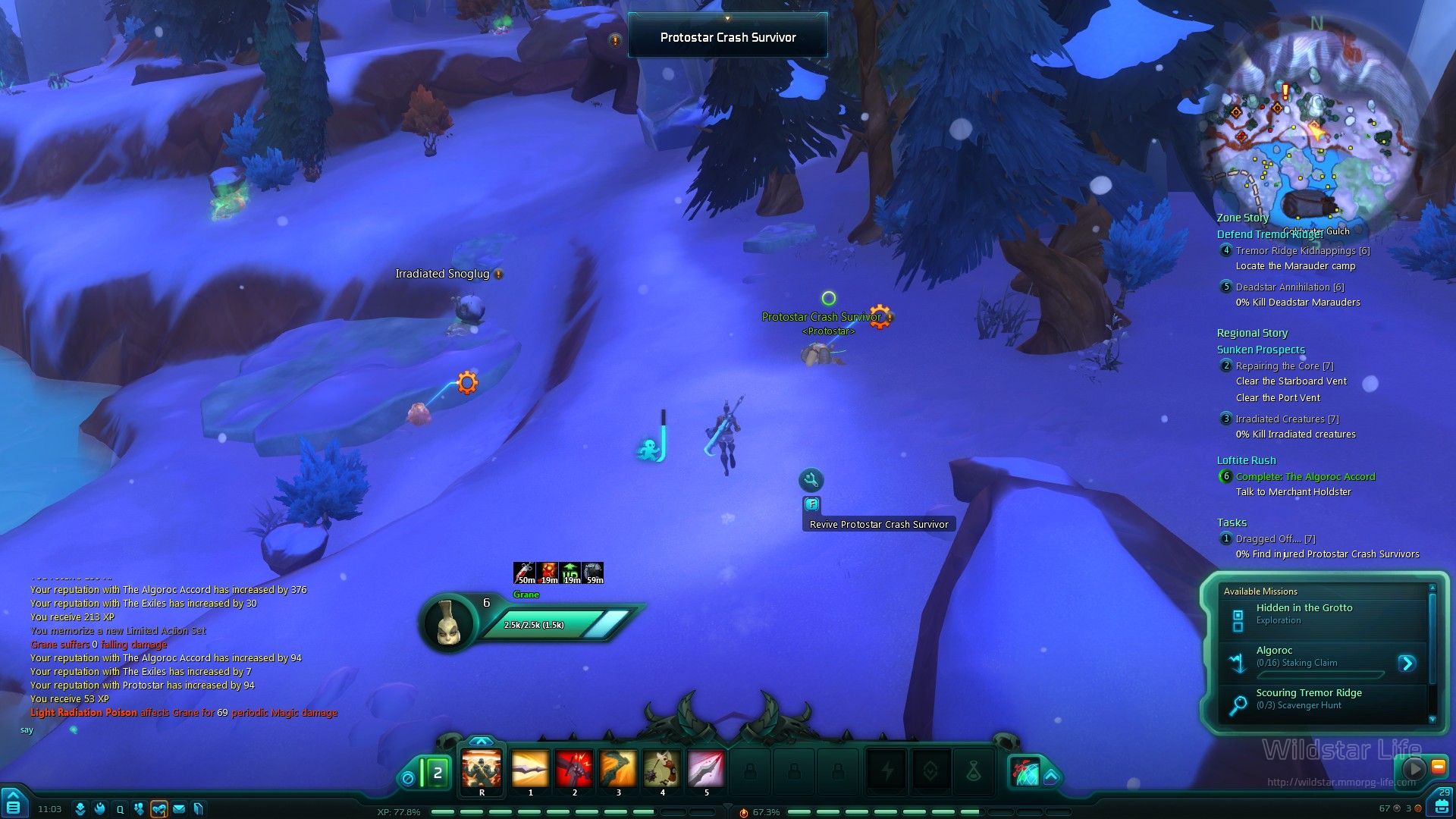Viewport: 1456px width, 819px height.
Task: Select the Irradiated Creatures quest in the tracker
Action: [x=1286, y=419]
